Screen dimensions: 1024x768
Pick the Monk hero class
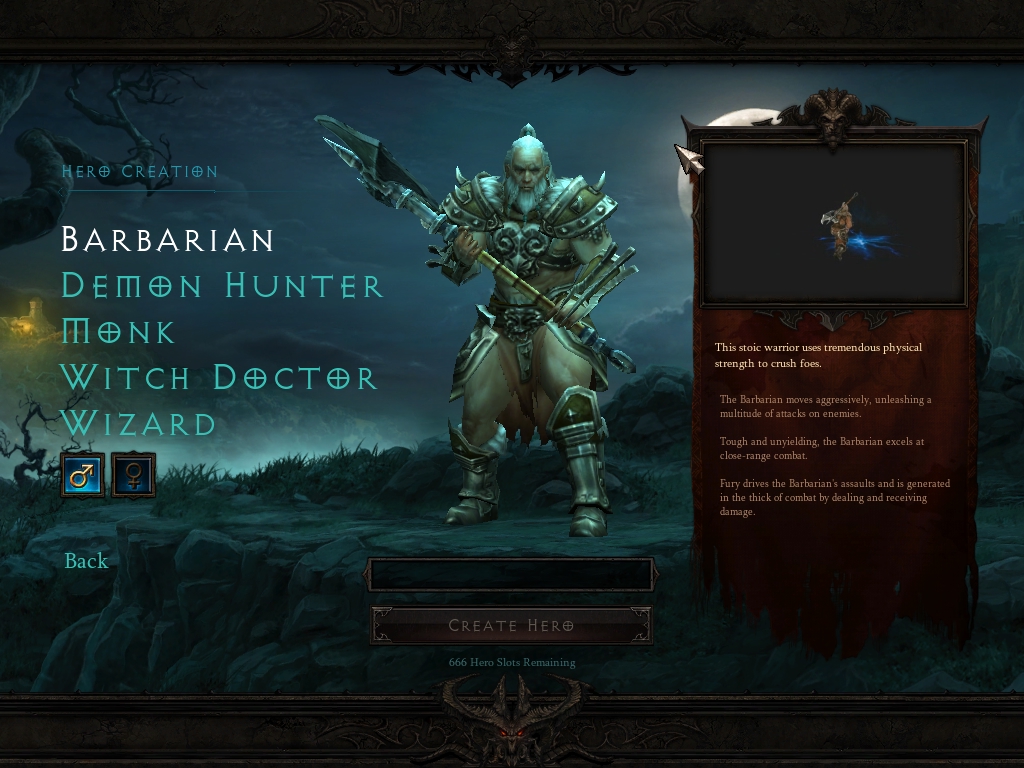tap(119, 332)
